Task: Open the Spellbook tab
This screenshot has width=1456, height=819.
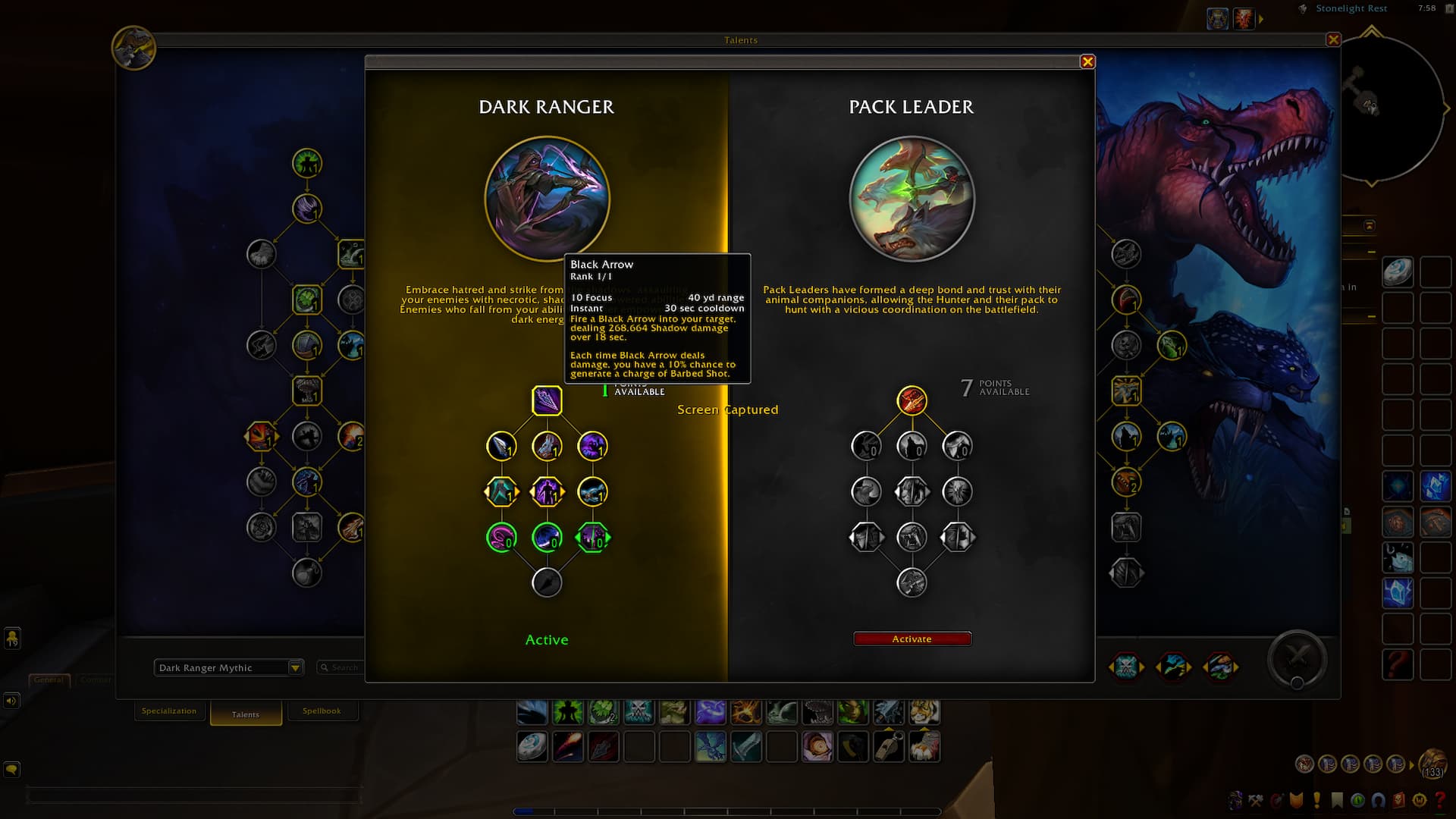Action: [323, 711]
